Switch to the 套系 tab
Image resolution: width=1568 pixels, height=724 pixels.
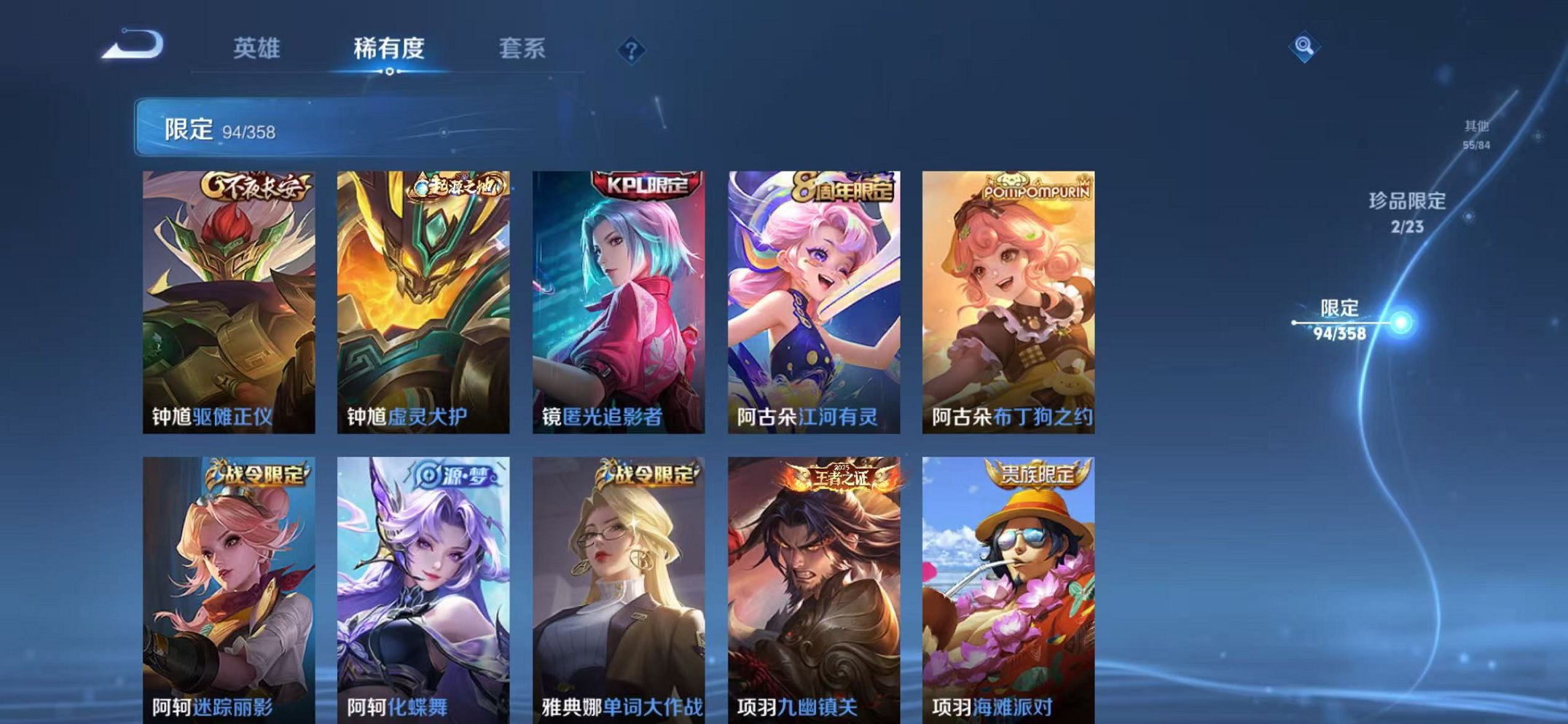(x=523, y=46)
